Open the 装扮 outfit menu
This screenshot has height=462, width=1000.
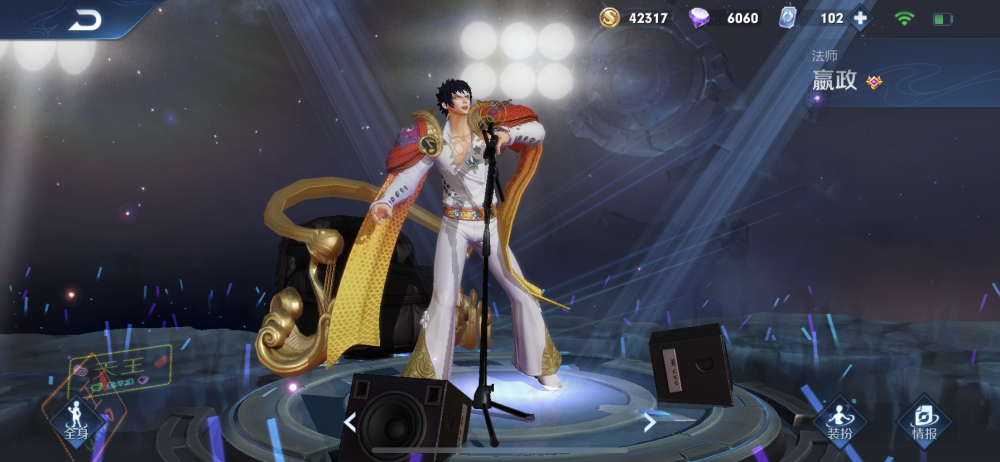(x=839, y=422)
